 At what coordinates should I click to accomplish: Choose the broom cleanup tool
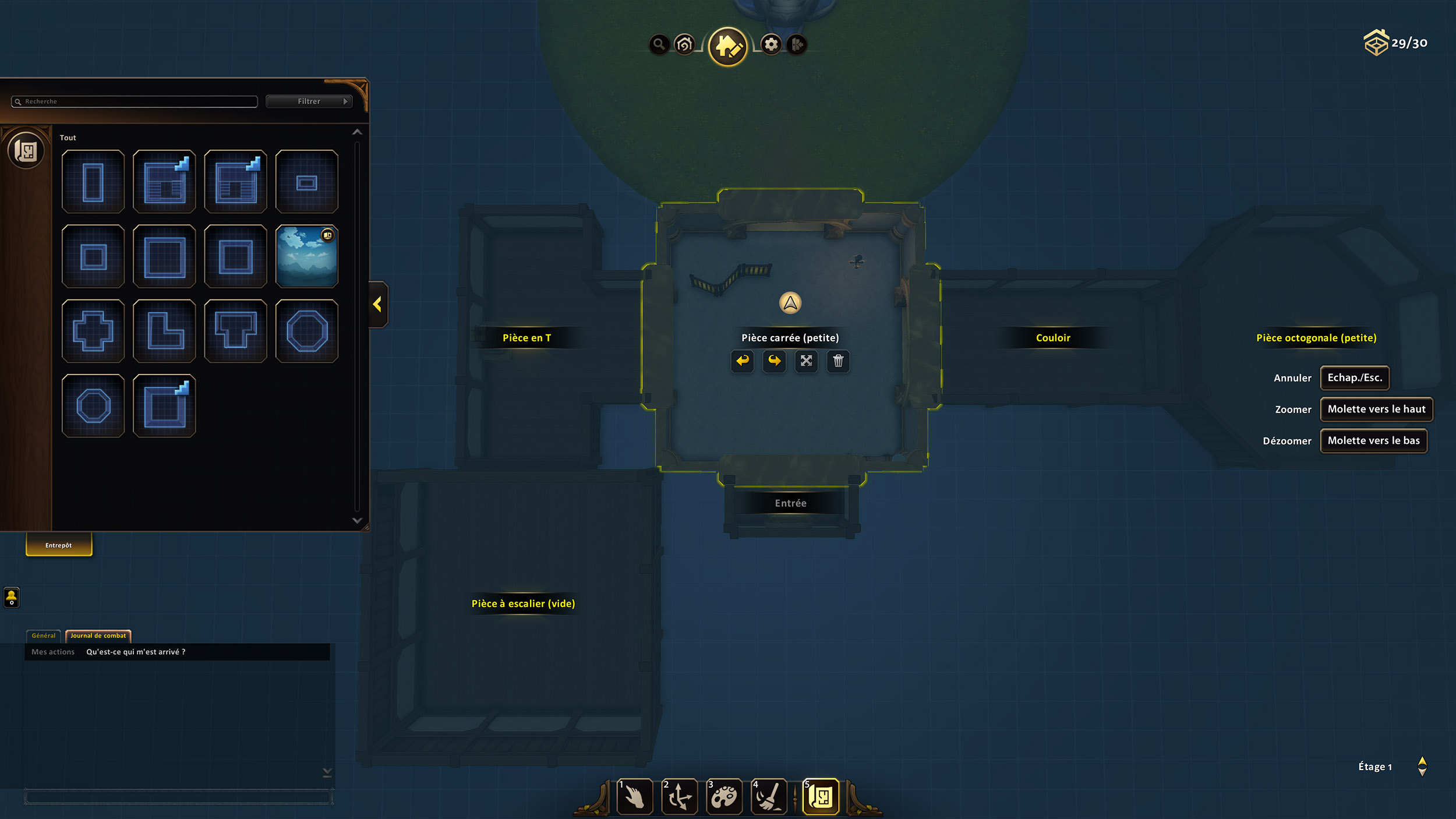pos(769,797)
